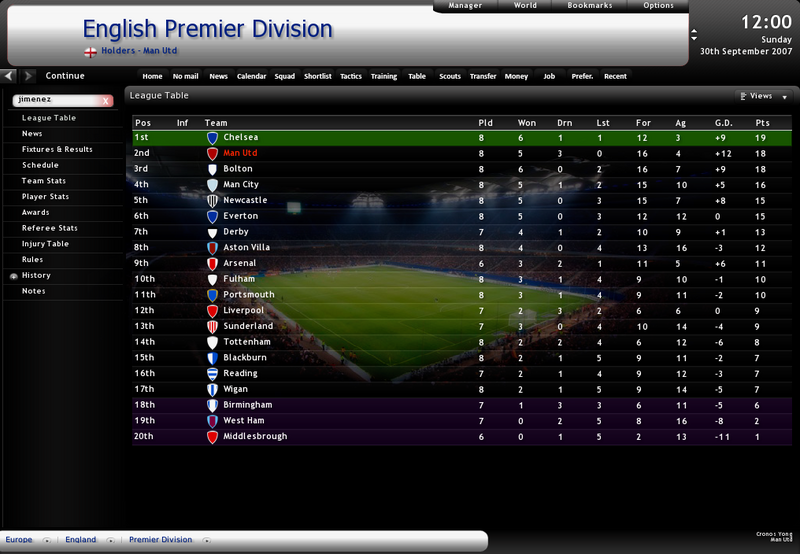Viewport: 800px width, 554px height.
Task: Choose Middlesbrough from the table
Action: [x=255, y=437]
